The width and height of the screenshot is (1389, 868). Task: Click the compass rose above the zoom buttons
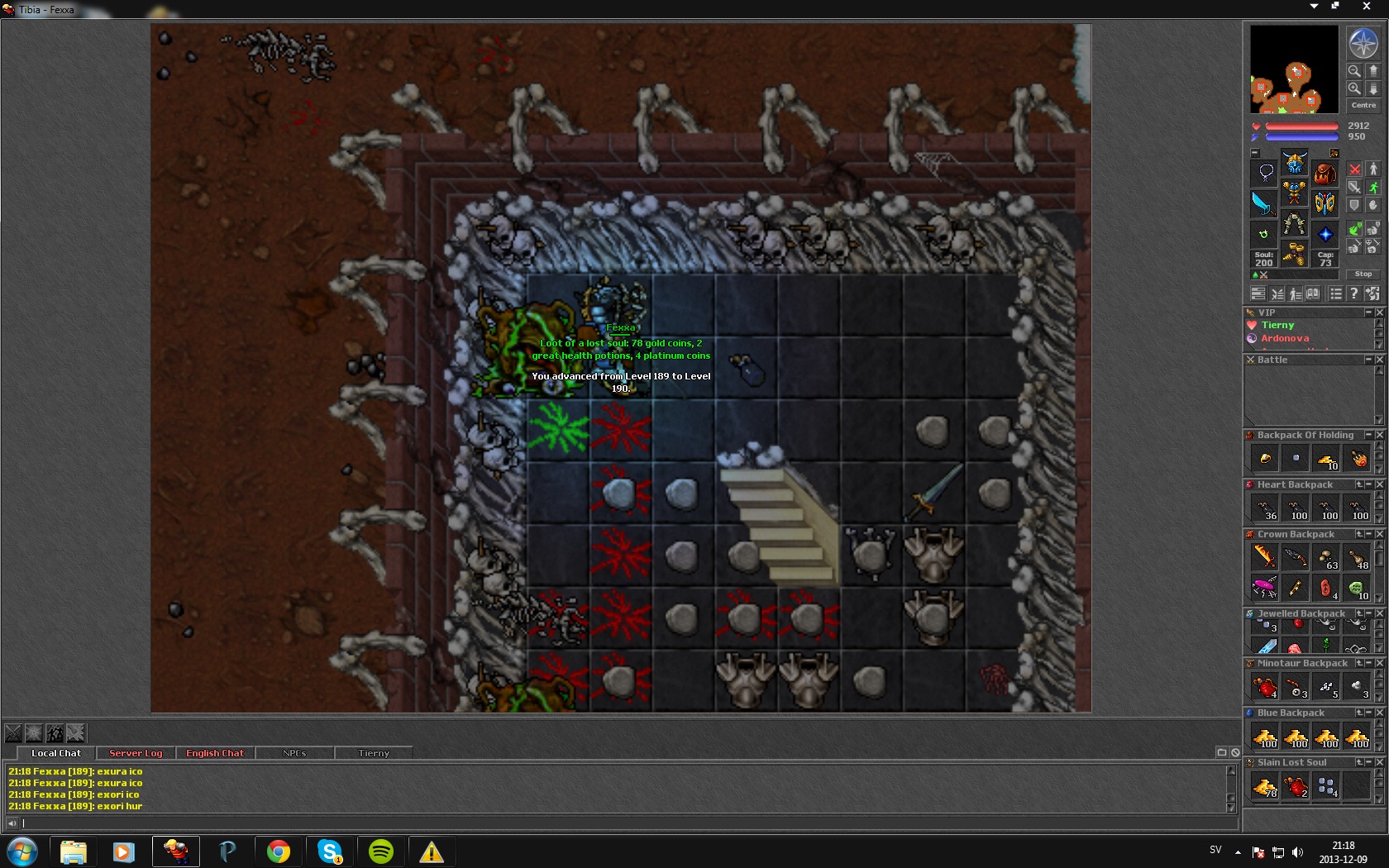point(1363,43)
